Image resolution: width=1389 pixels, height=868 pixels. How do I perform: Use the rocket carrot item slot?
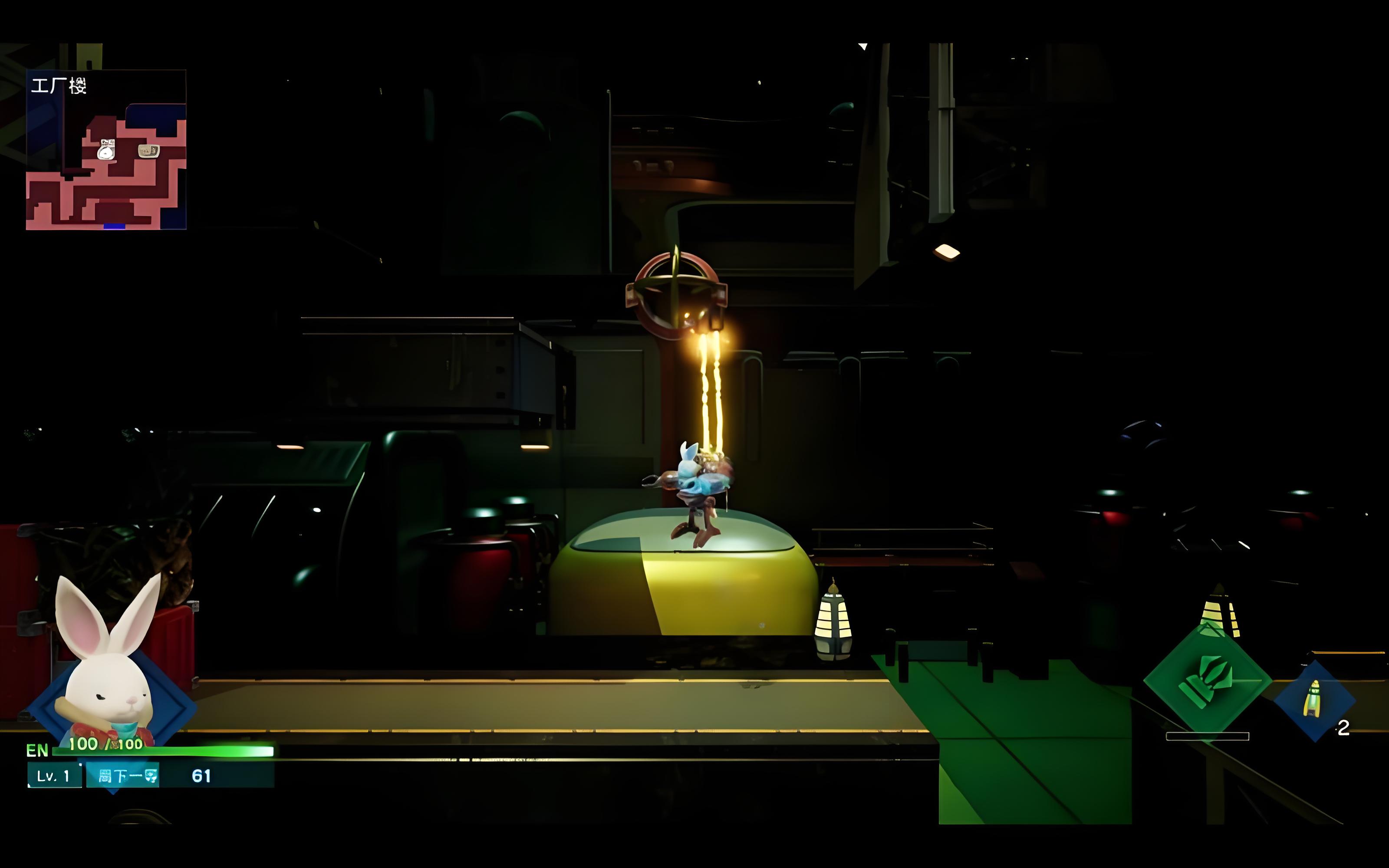click(x=1314, y=700)
